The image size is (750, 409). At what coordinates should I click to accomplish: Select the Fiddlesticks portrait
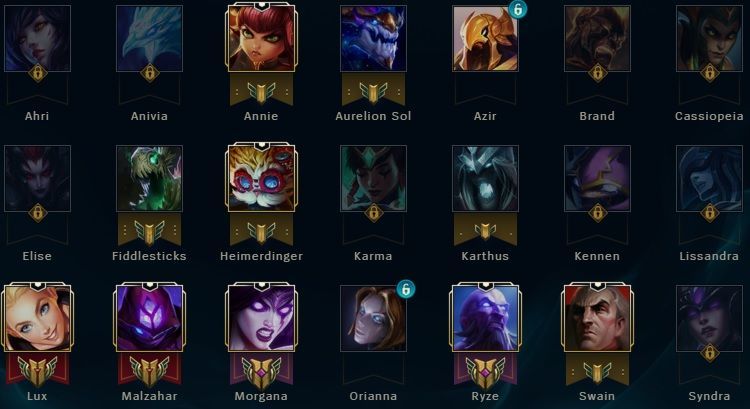click(149, 178)
